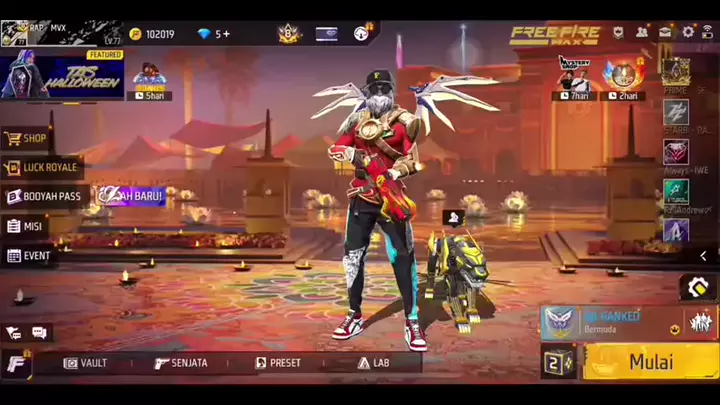Open the Shop menu
The height and width of the screenshot is (405, 720).
click(x=28, y=138)
